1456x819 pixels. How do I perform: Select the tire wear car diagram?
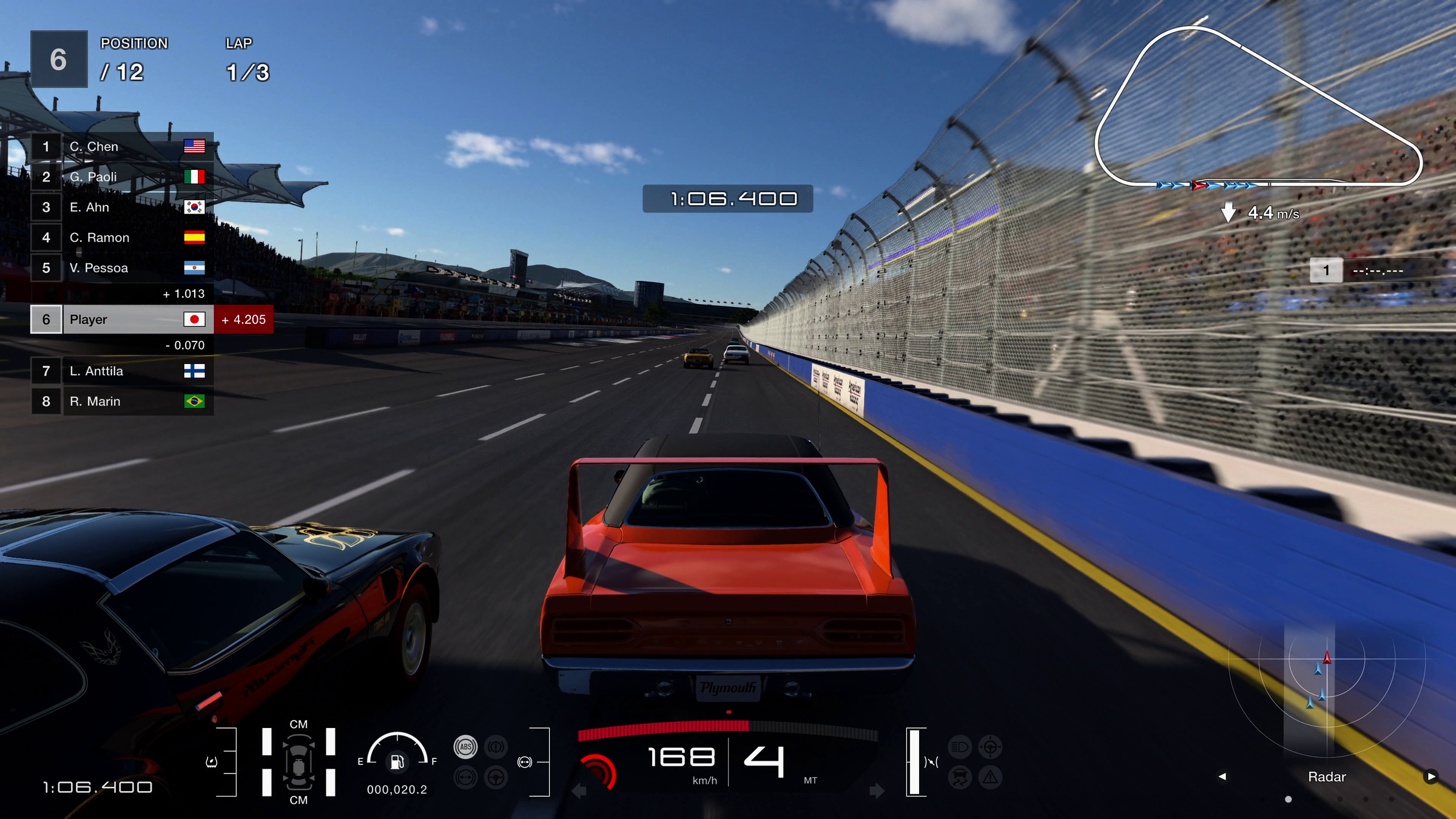[298, 762]
